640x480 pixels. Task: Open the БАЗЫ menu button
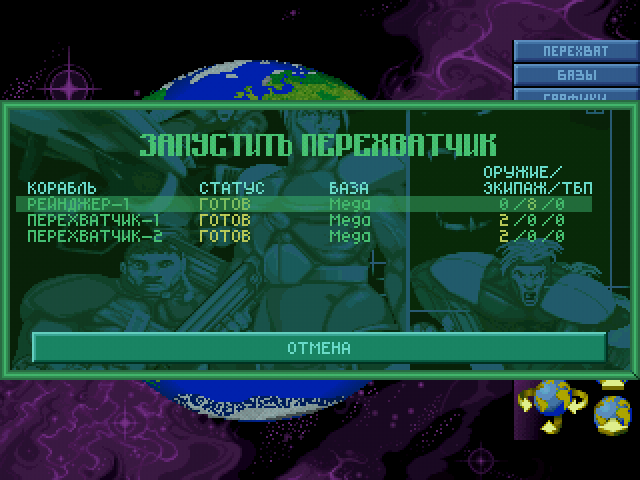[576, 75]
